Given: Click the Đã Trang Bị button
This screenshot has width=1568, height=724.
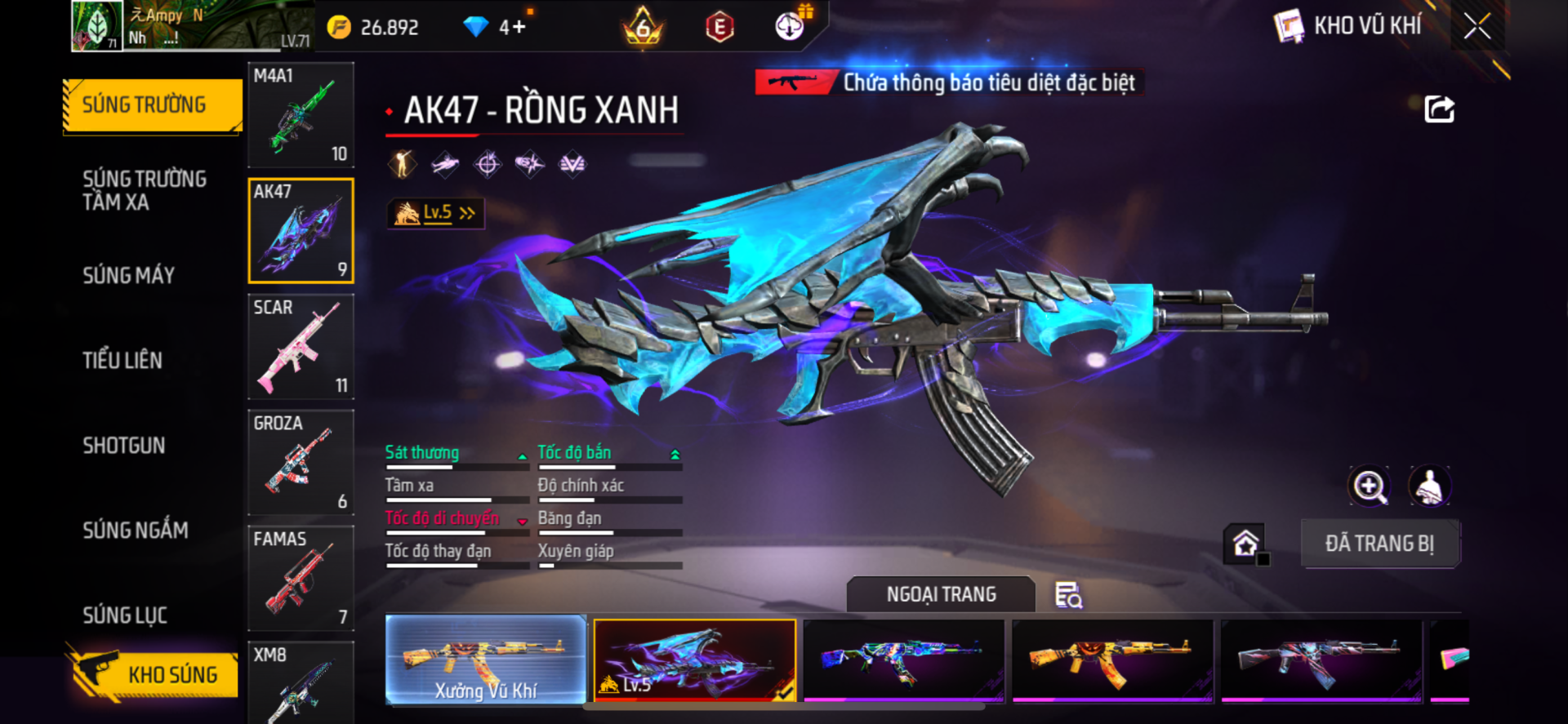Looking at the screenshot, I should (x=1379, y=544).
